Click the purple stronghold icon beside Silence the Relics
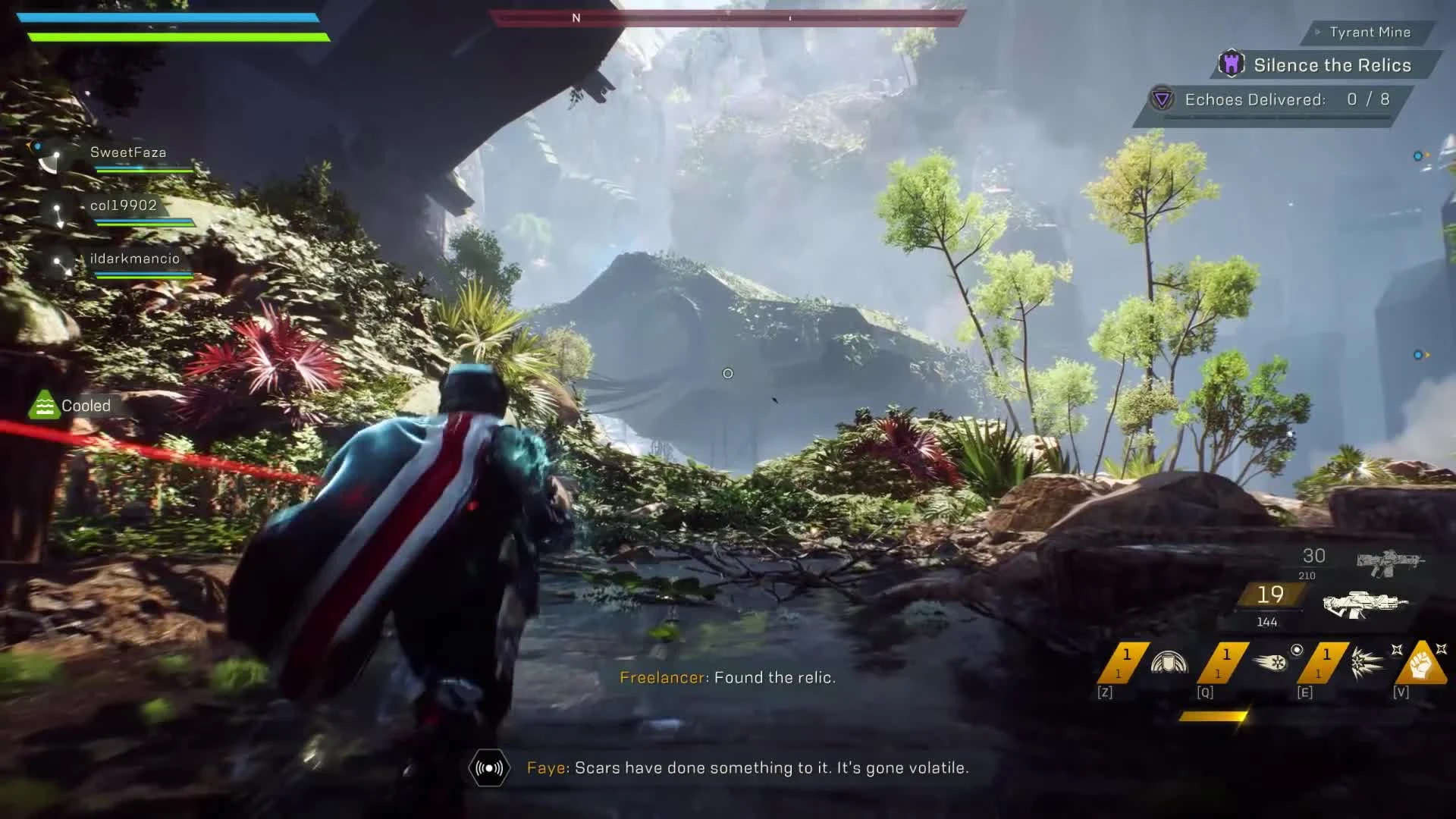 point(1232,64)
